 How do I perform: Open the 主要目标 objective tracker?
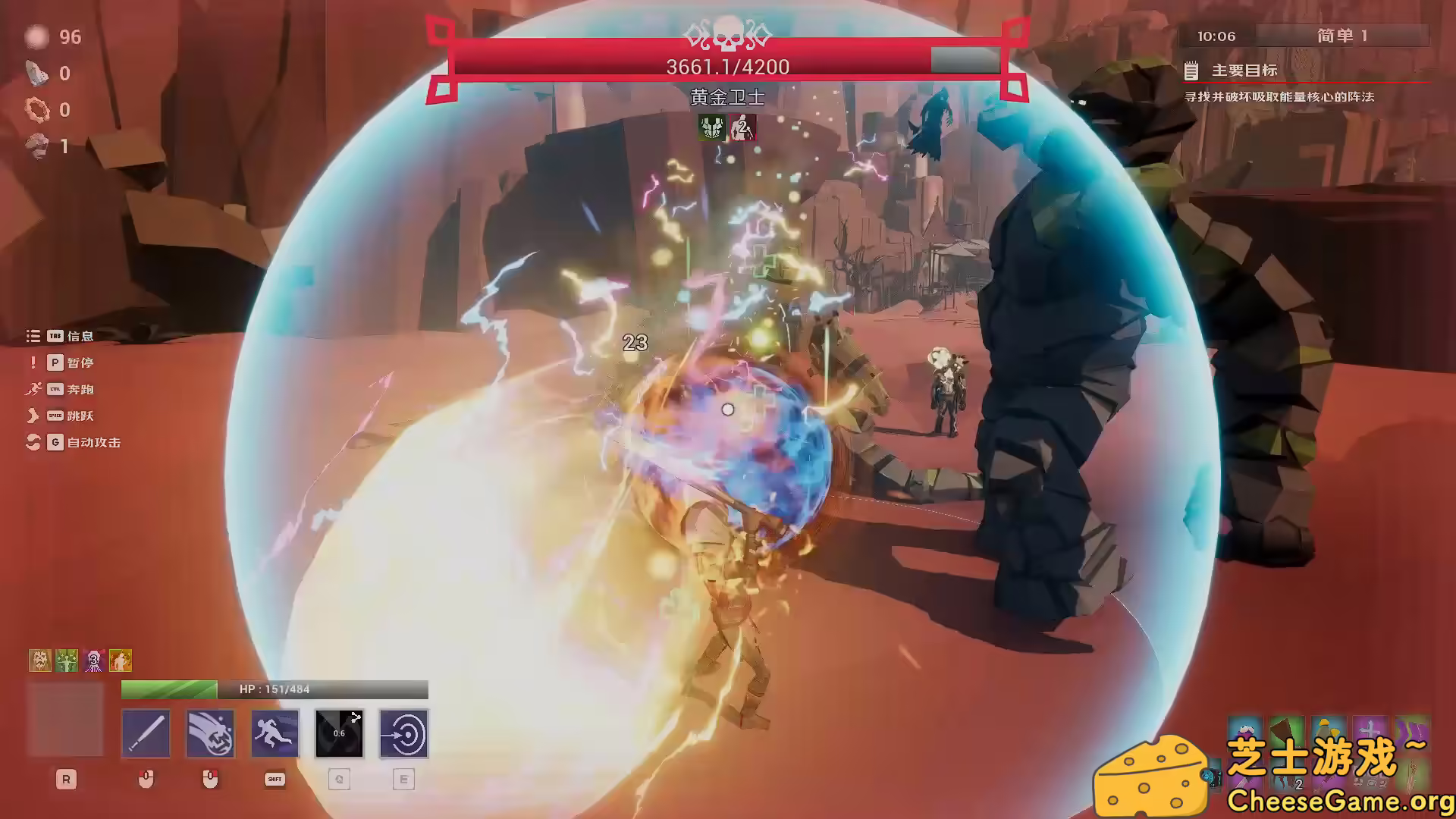click(1244, 71)
